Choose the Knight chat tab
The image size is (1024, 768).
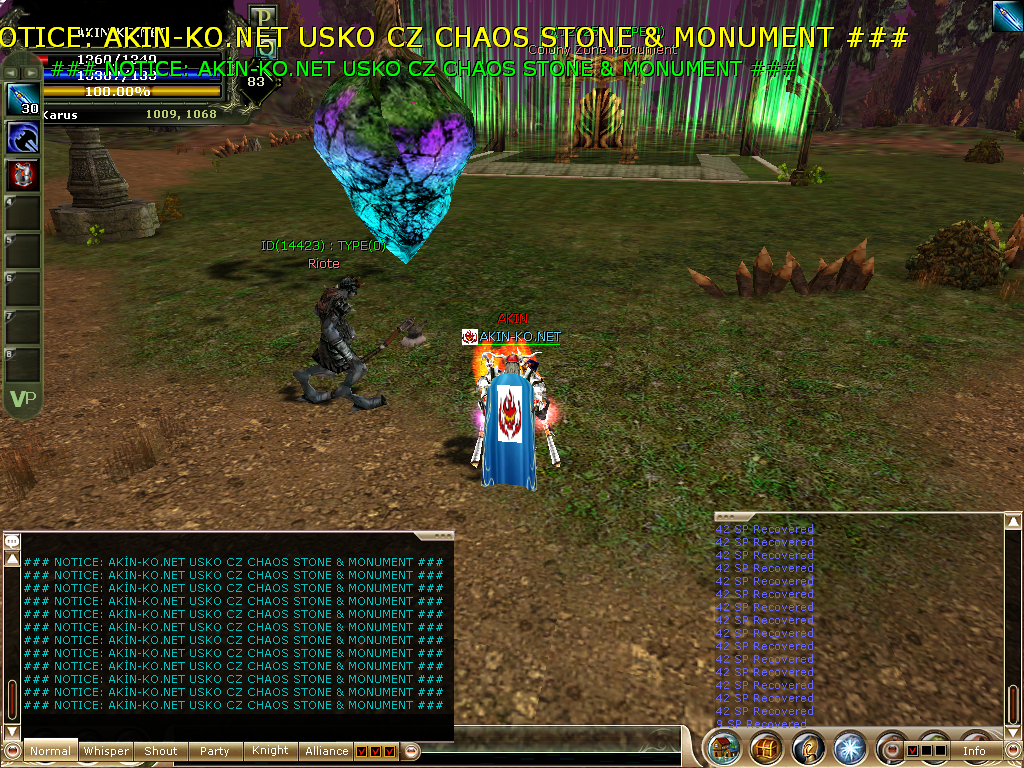point(270,750)
